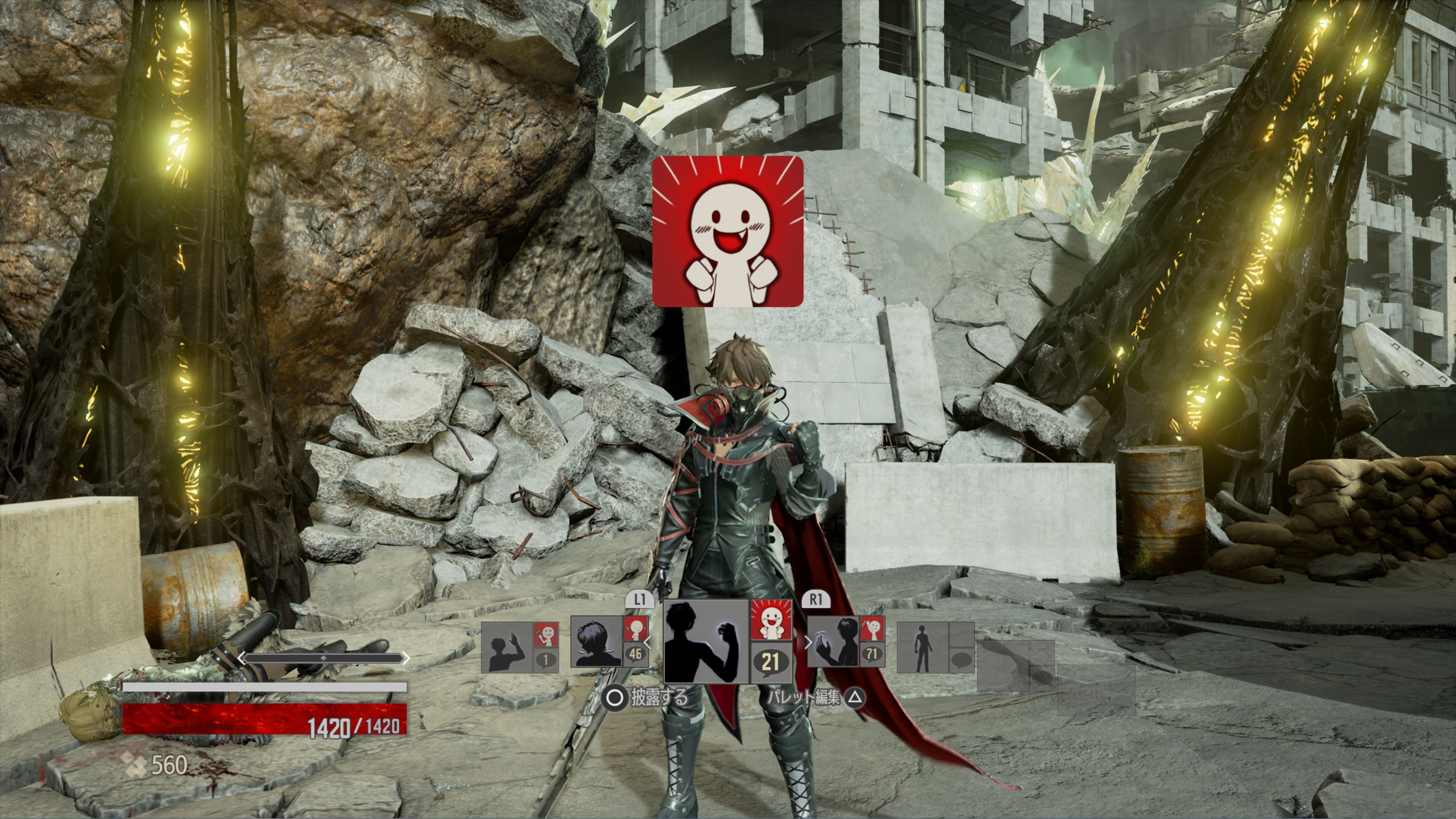This screenshot has height=819, width=1456.
Task: Select the shrugging stamp icon above count 46
Action: click(636, 628)
